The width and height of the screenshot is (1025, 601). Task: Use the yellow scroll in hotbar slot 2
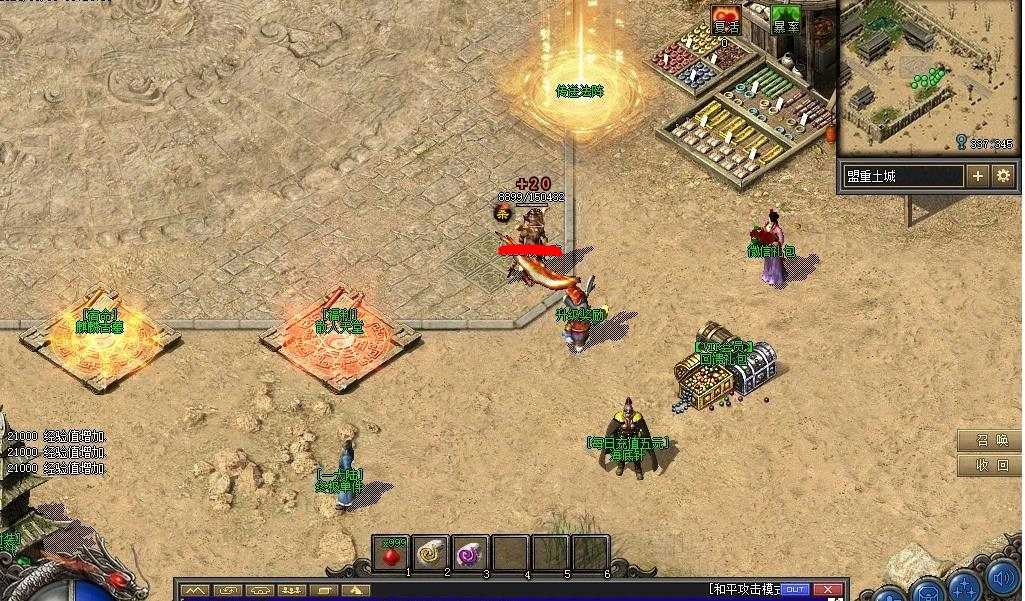click(x=431, y=552)
